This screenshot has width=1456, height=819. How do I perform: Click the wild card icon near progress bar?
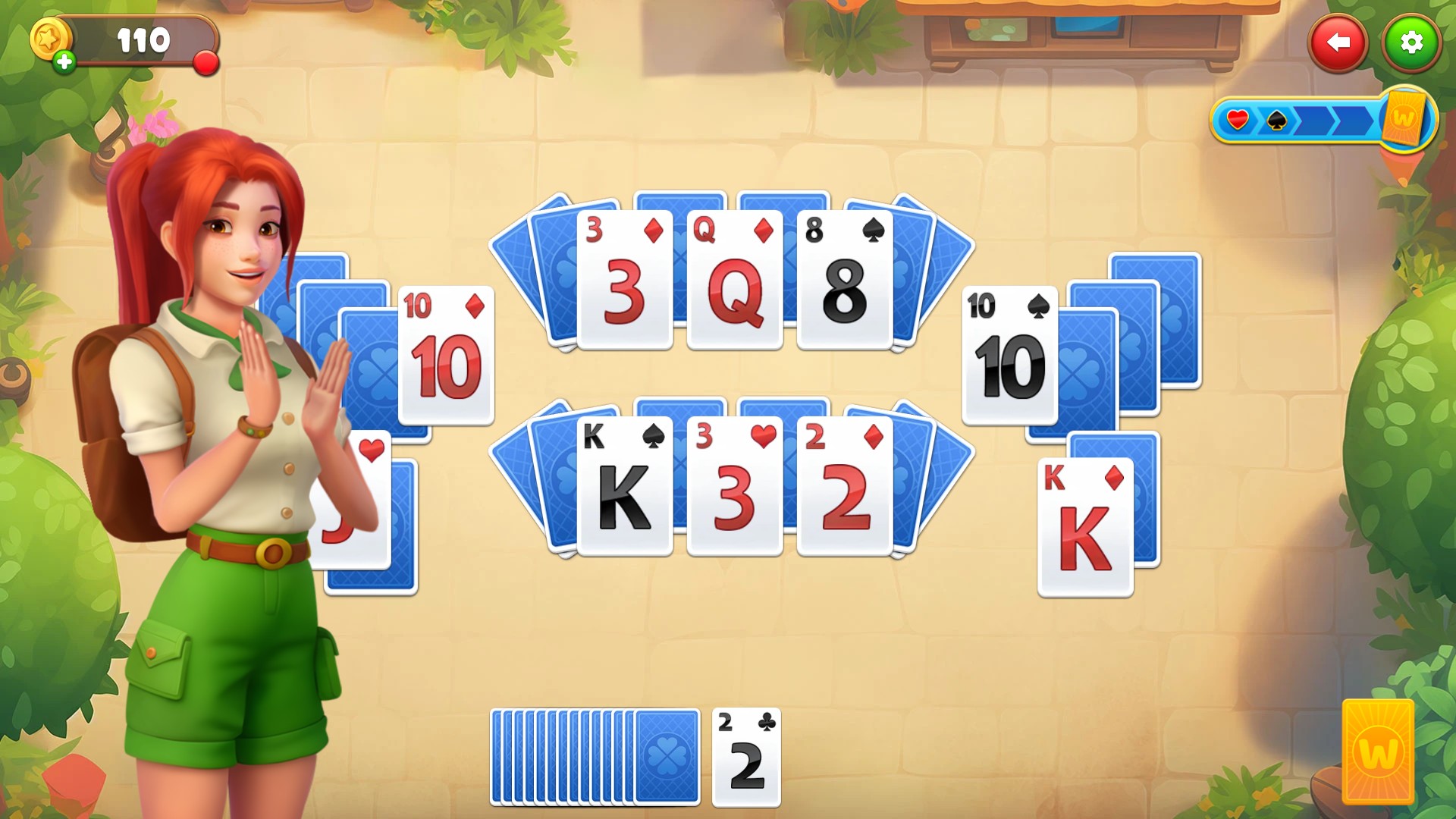(x=1404, y=118)
